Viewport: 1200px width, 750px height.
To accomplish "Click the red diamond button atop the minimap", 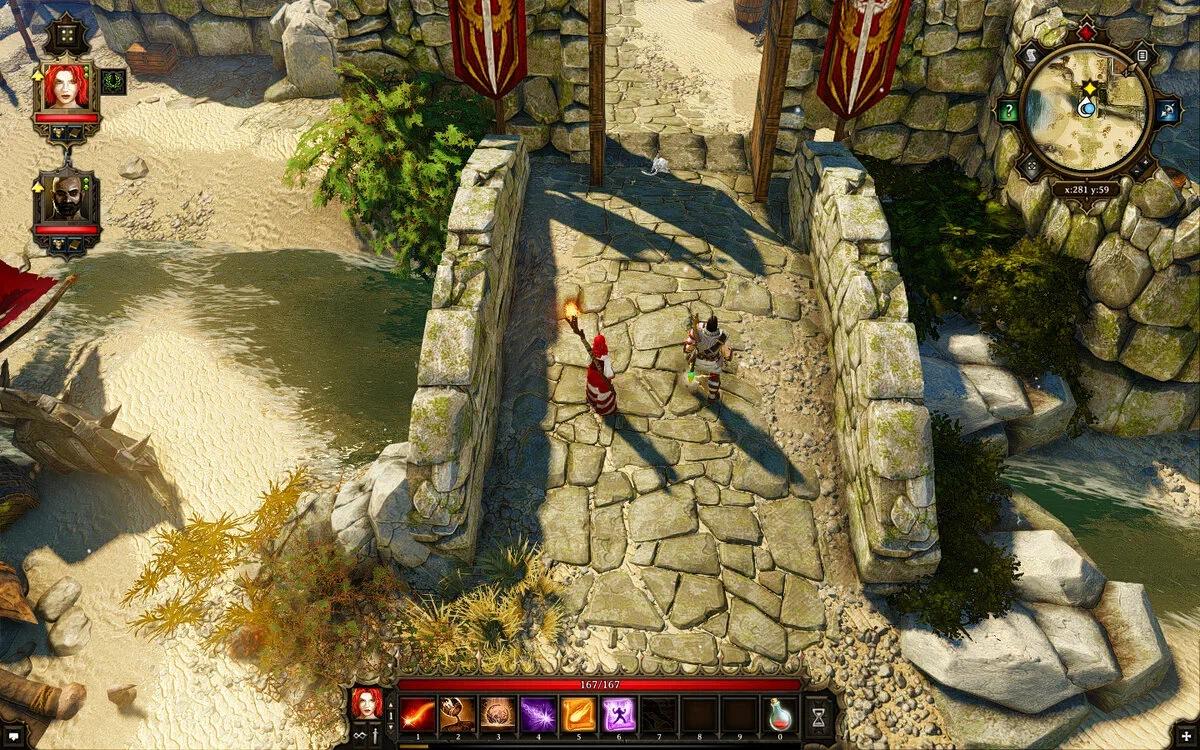I will (x=1086, y=33).
